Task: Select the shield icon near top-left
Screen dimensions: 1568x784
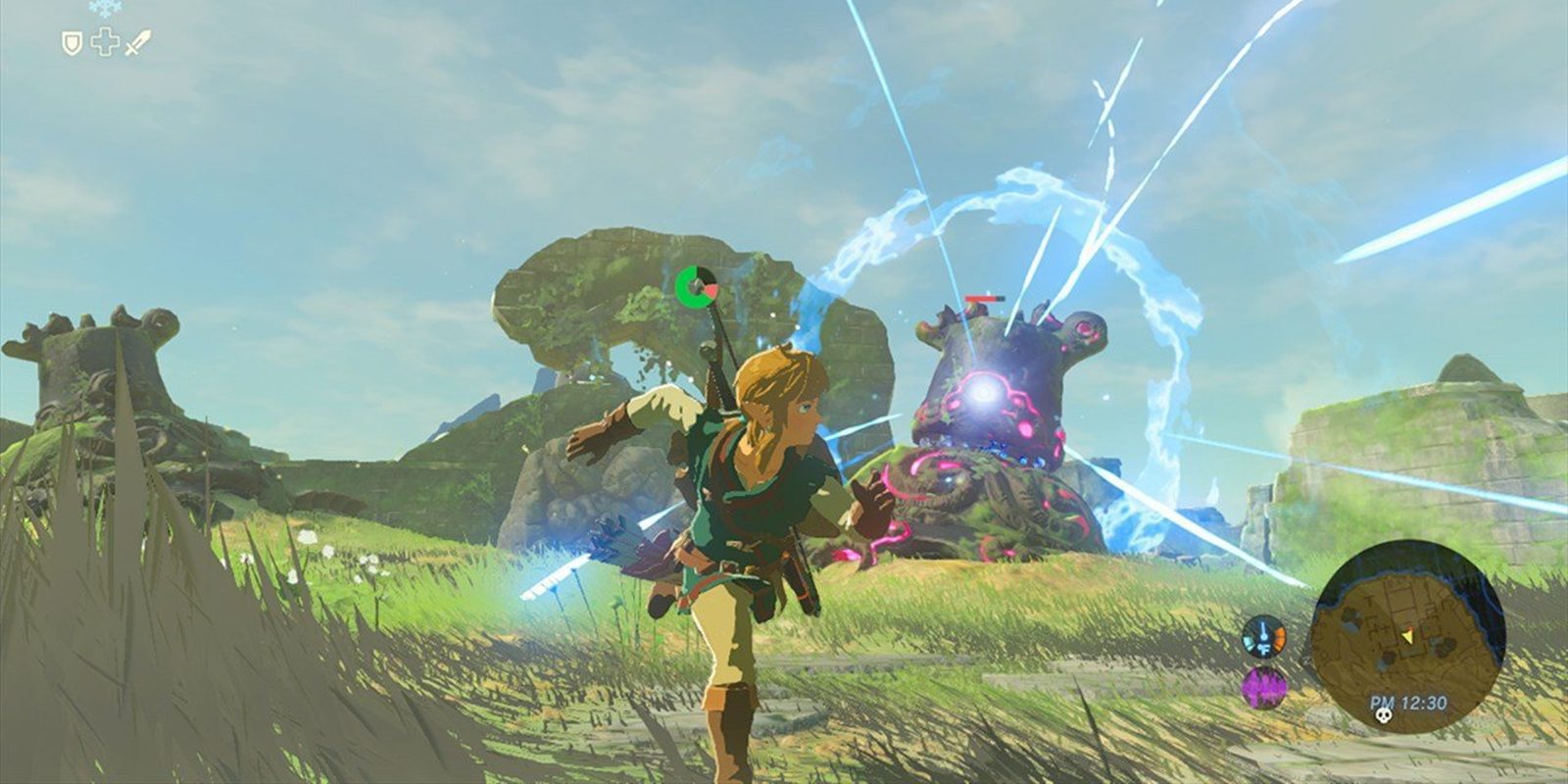Action: click(x=71, y=41)
